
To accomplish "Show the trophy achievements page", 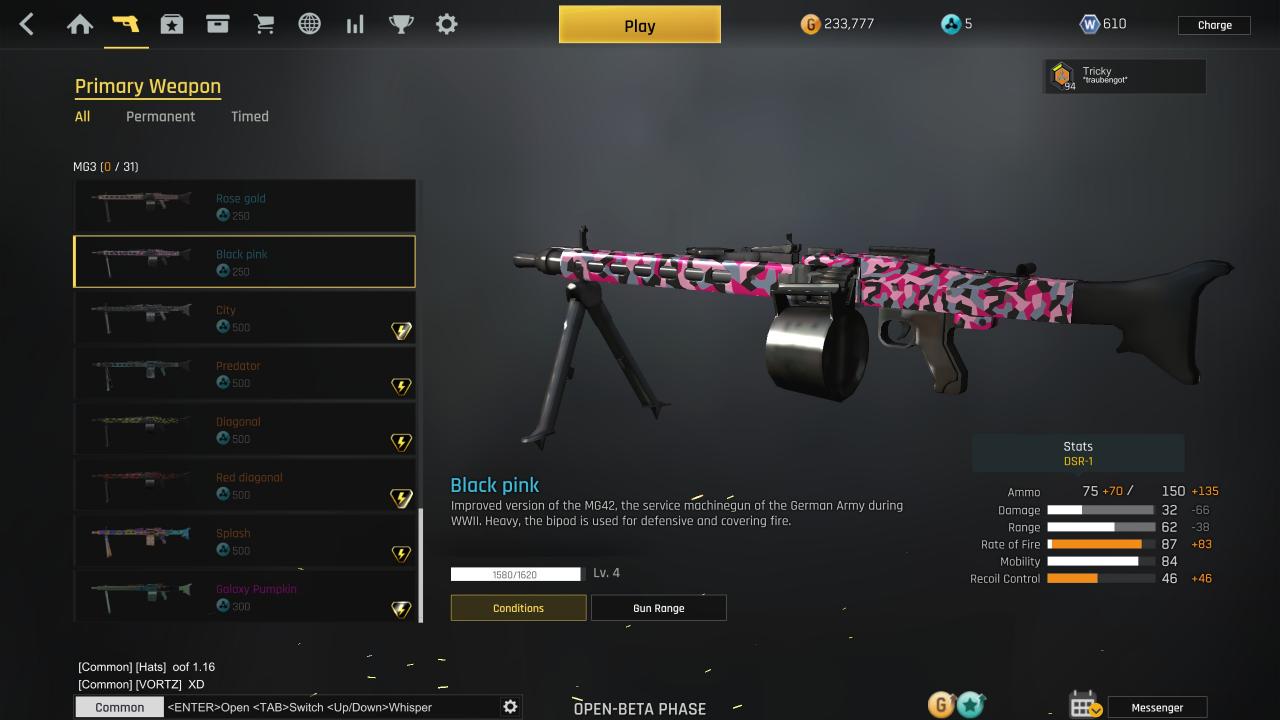I will point(401,25).
